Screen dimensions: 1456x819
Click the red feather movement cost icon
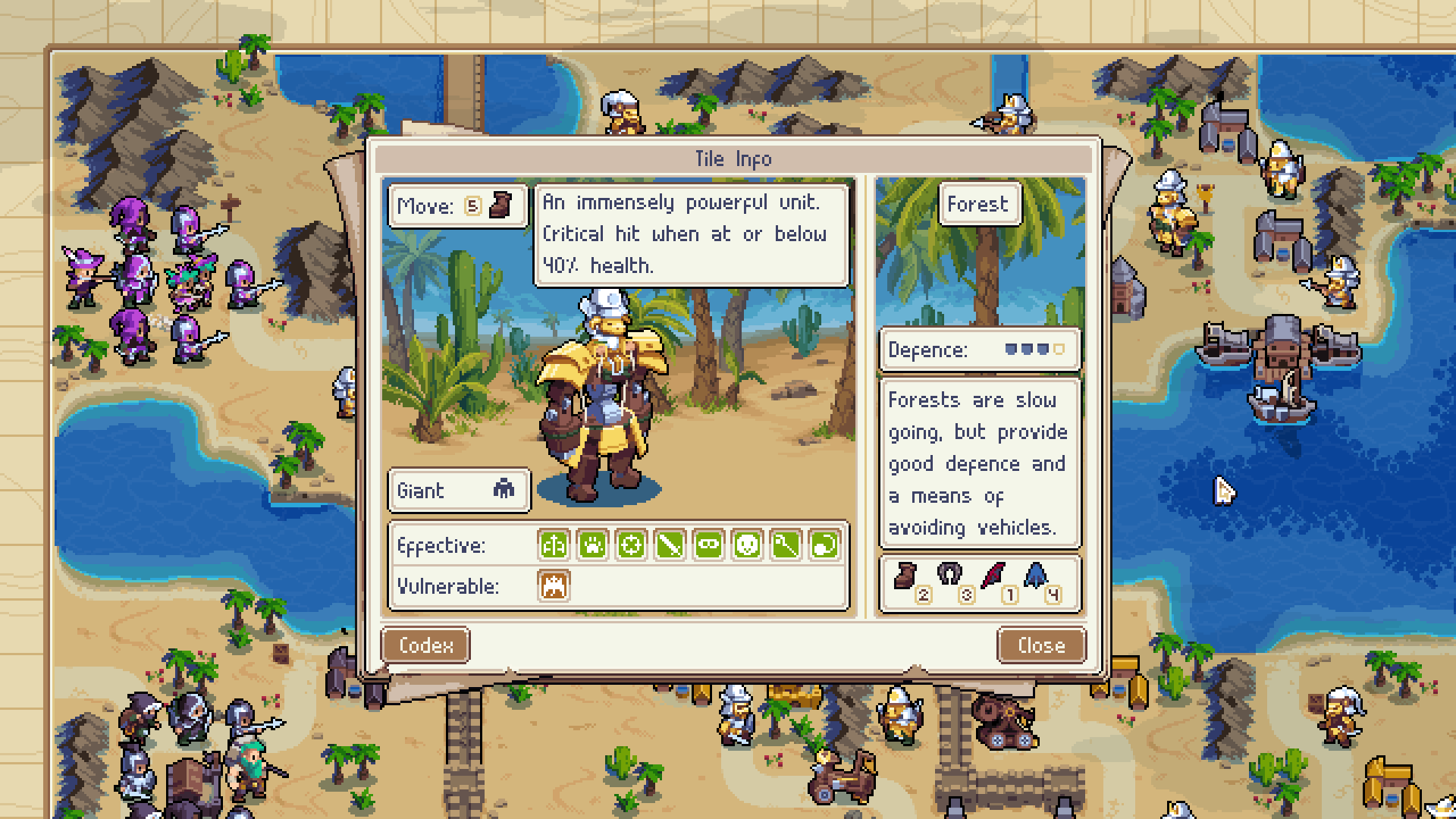(x=993, y=576)
